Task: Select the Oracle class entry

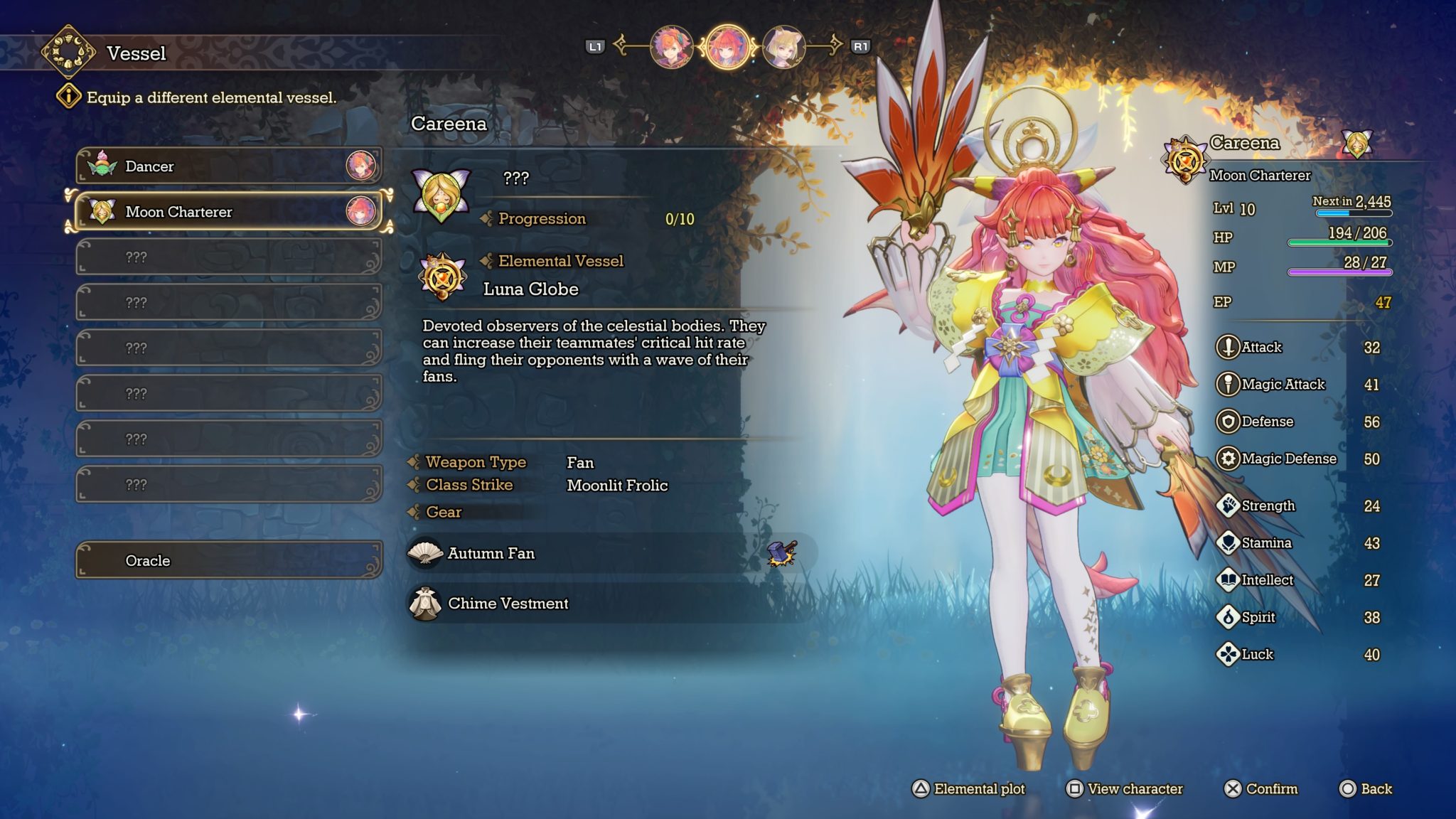Action: [229, 560]
